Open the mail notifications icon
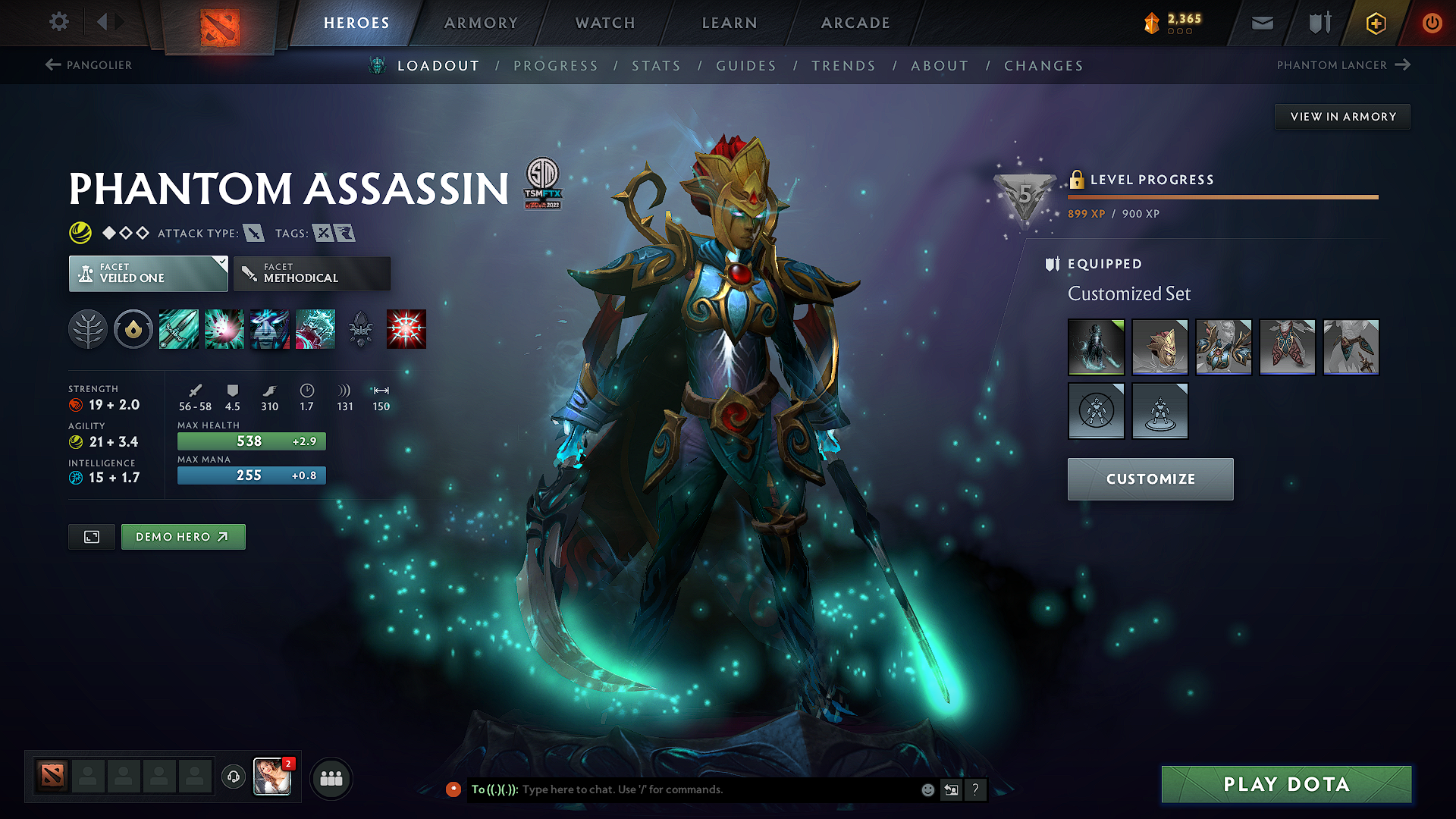The width and height of the screenshot is (1456, 819). (x=1261, y=23)
